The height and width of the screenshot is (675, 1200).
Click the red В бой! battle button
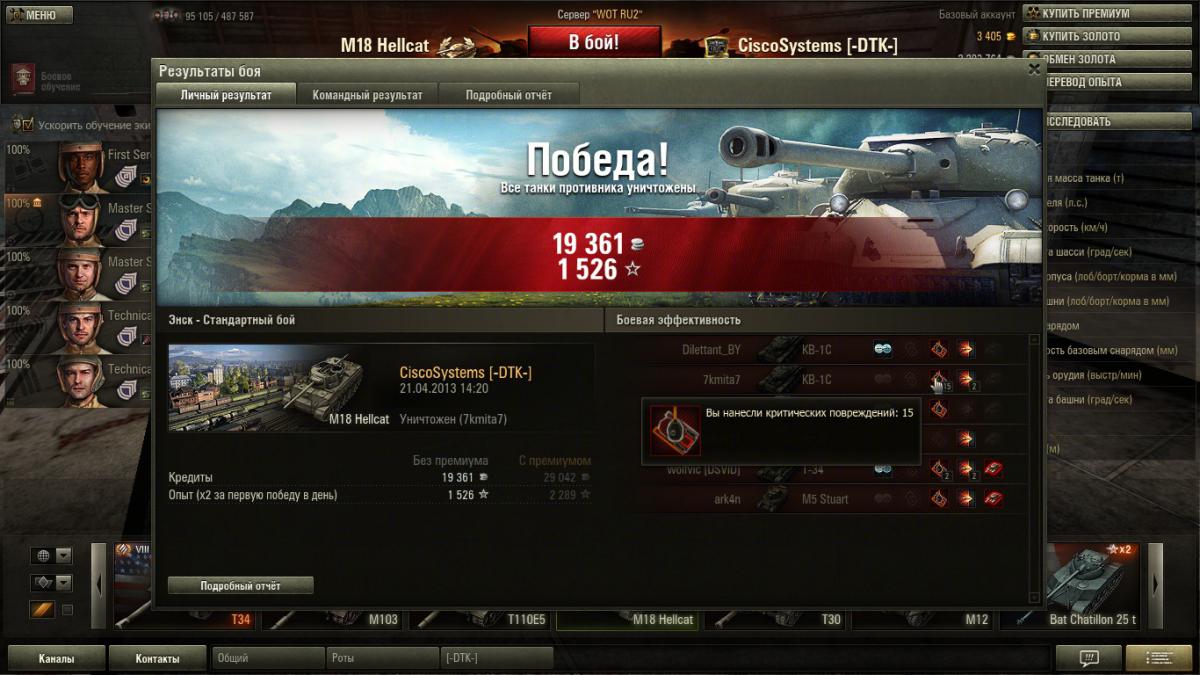click(594, 42)
